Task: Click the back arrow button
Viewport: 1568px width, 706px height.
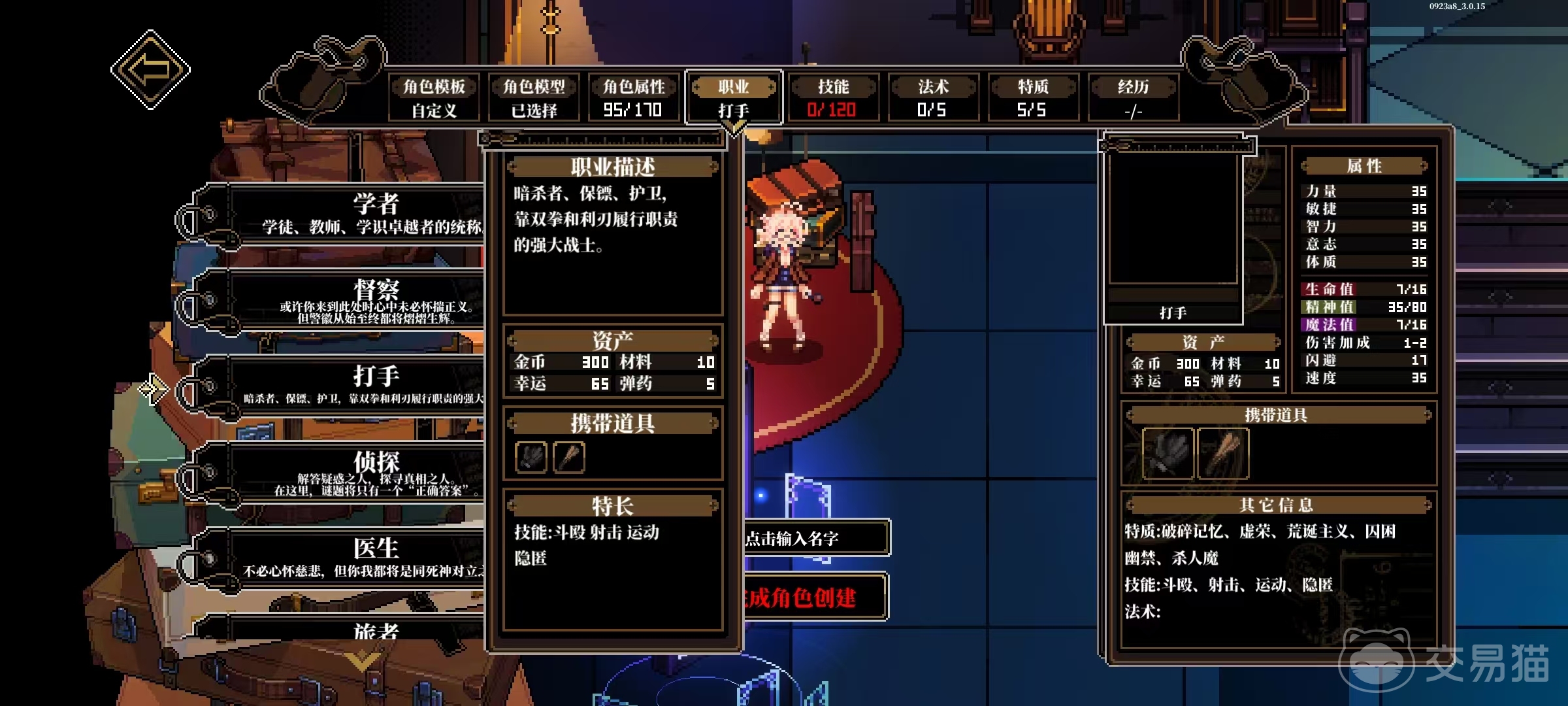Action: pyautogui.click(x=150, y=69)
